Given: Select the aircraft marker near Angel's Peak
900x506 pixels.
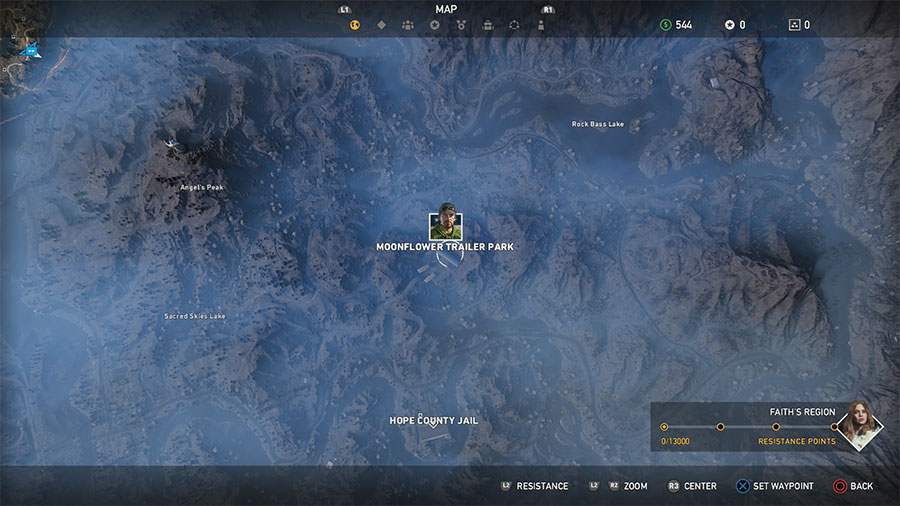Looking at the screenshot, I should (173, 146).
